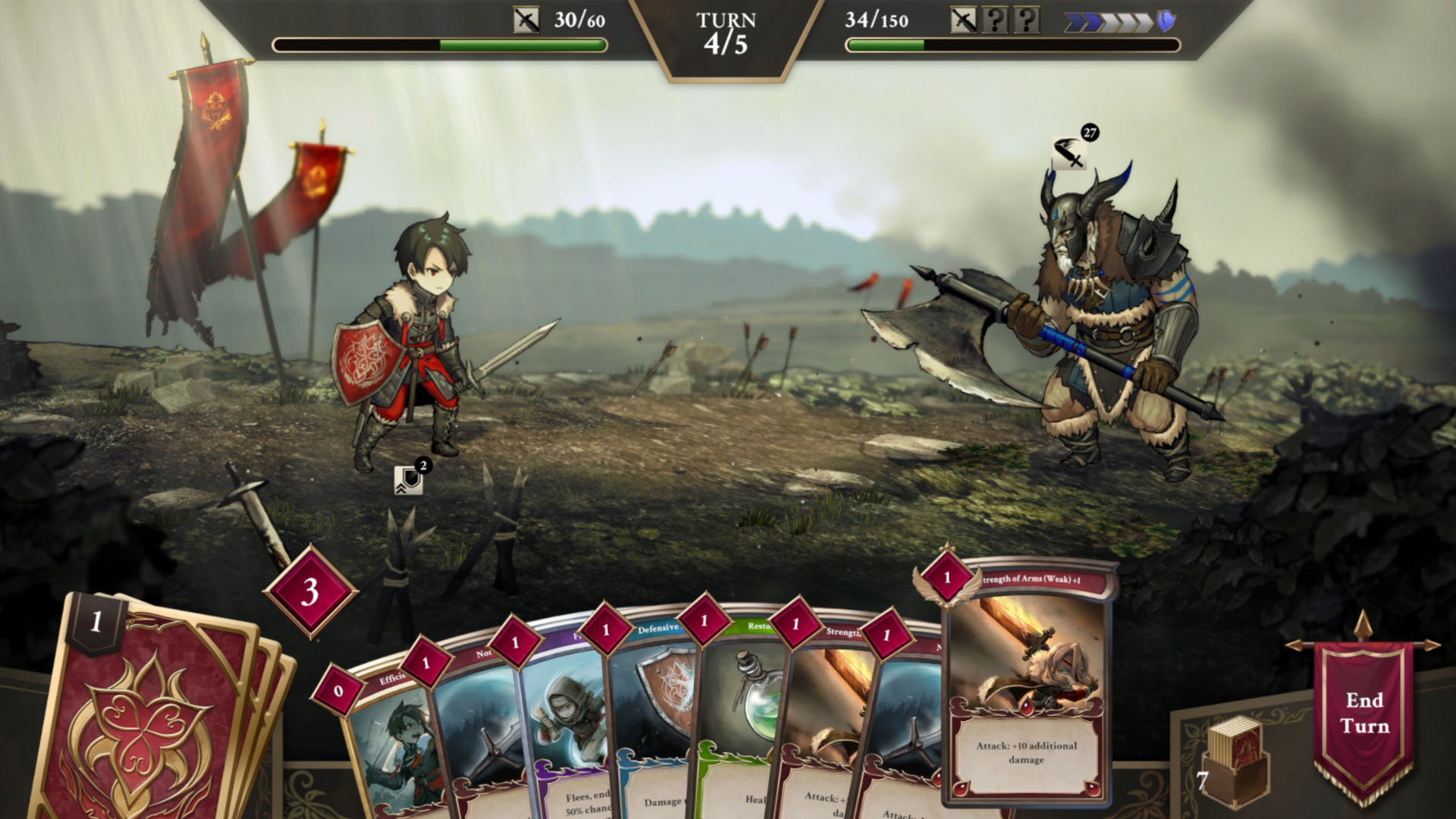Reveal the first question mark enemy action
The image size is (1456, 819).
994,20
